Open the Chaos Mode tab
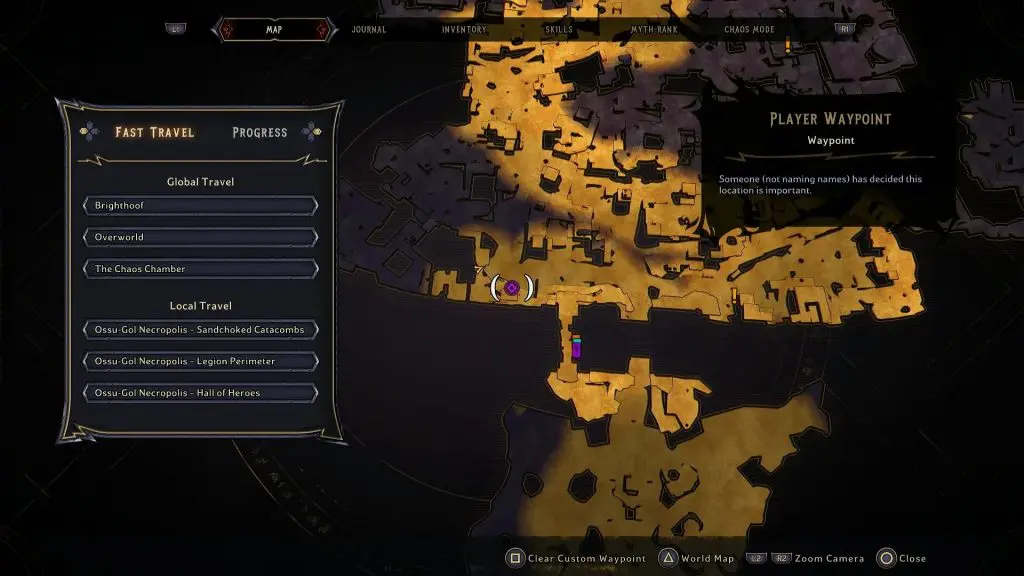Viewport: 1024px width, 576px height. click(x=751, y=30)
